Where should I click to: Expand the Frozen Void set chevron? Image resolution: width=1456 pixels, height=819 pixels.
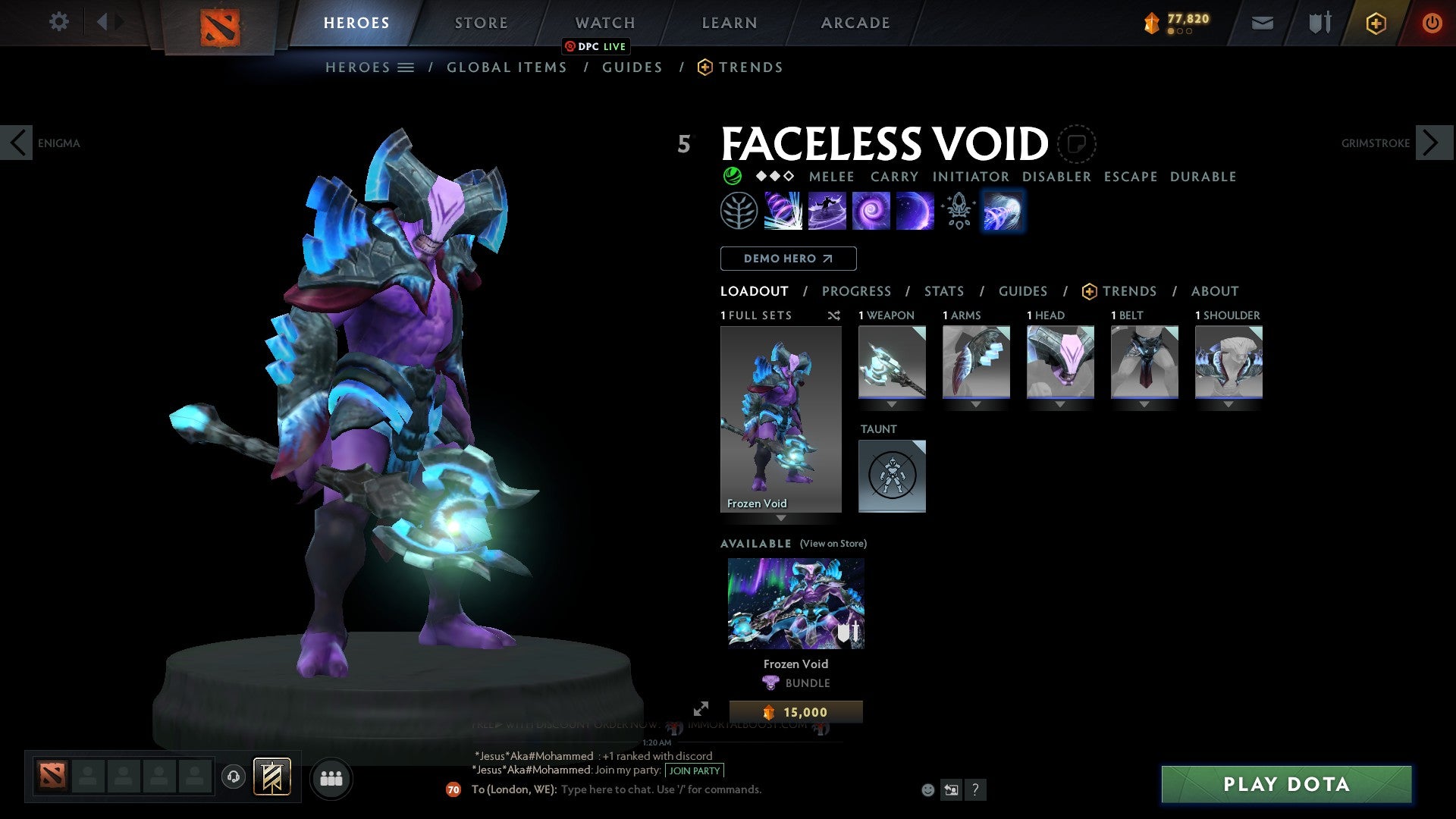(781, 519)
